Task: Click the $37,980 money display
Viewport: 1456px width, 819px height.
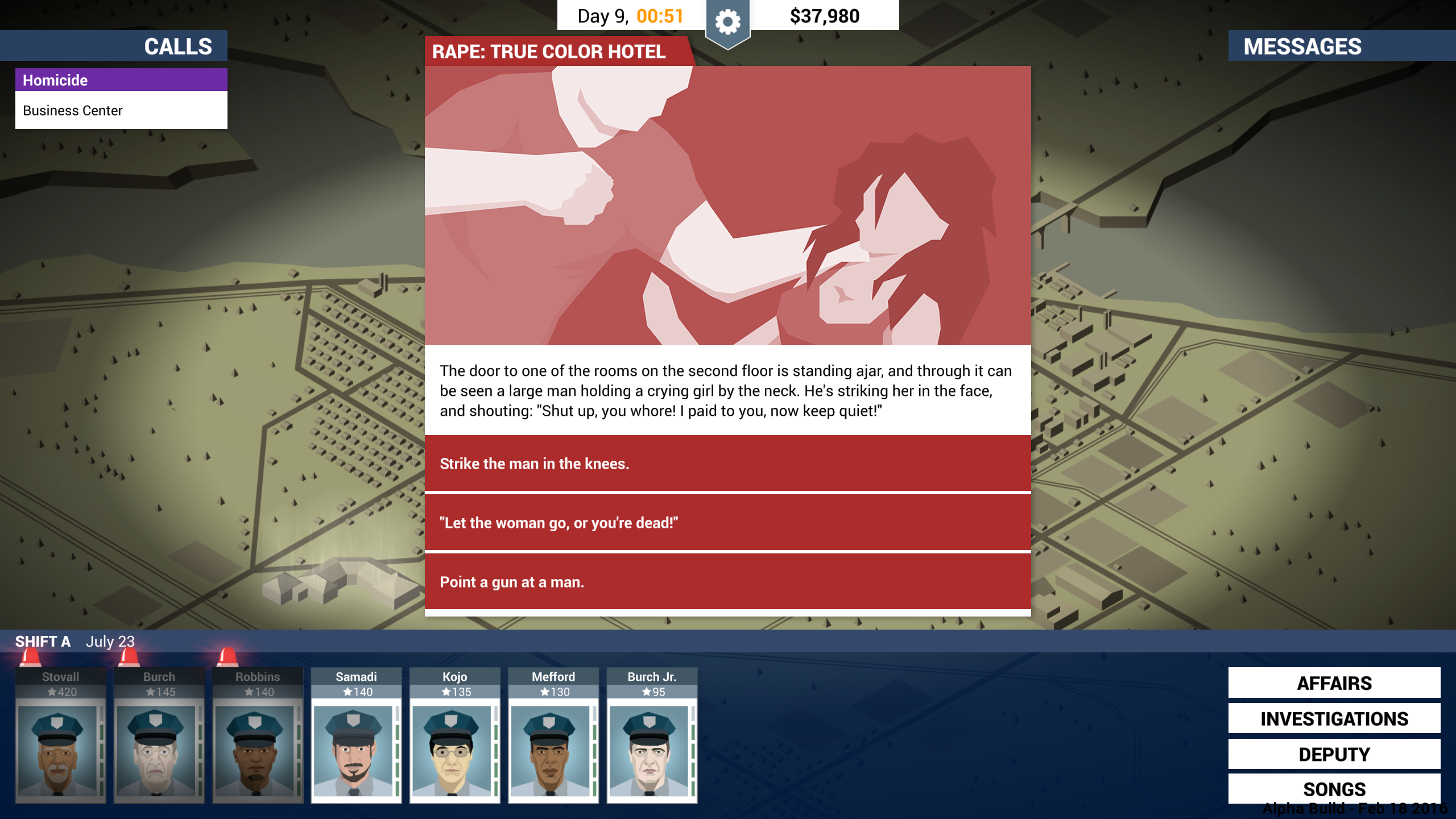Action: click(x=824, y=15)
